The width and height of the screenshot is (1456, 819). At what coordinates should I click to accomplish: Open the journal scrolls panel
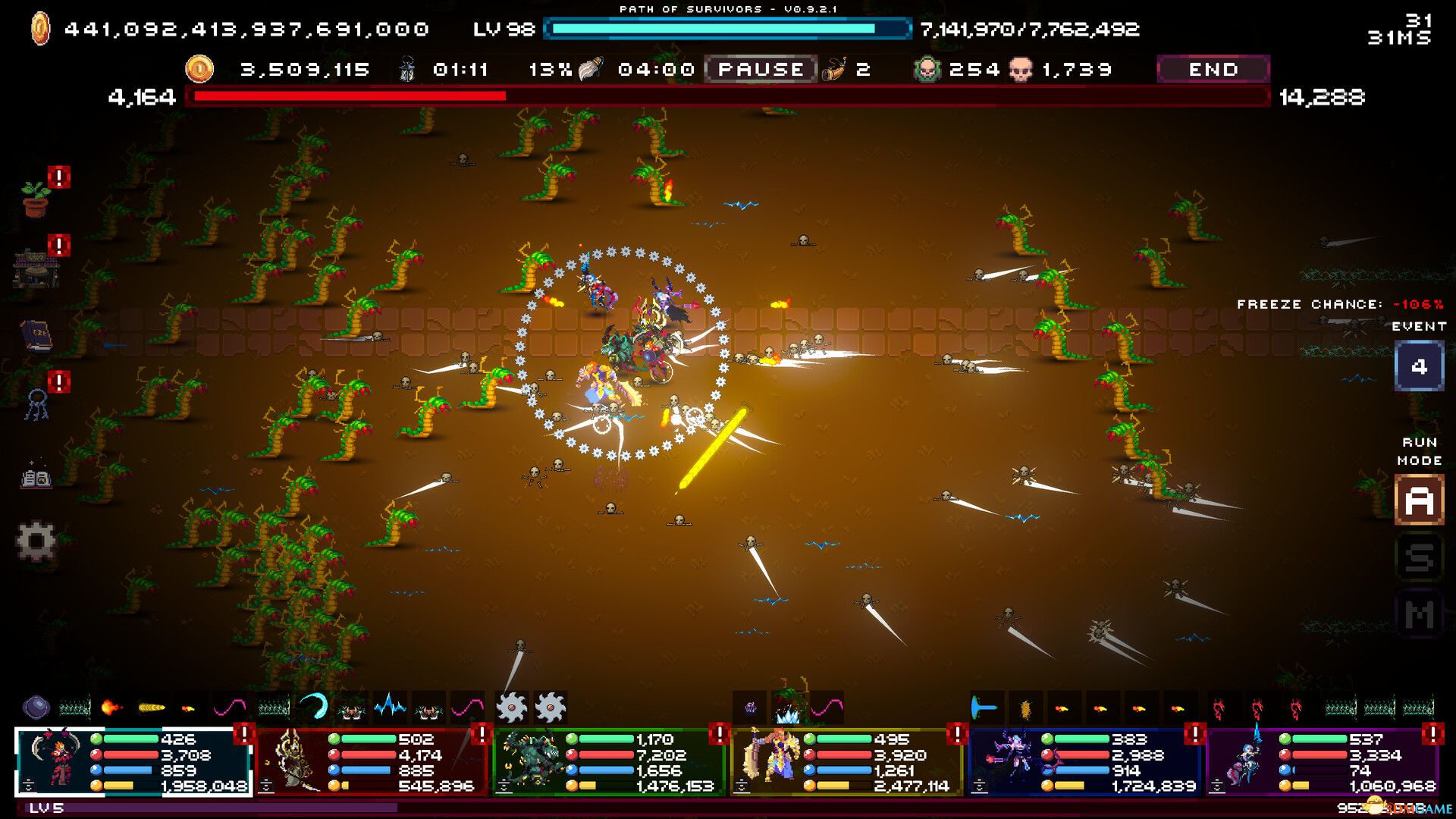pos(35,477)
